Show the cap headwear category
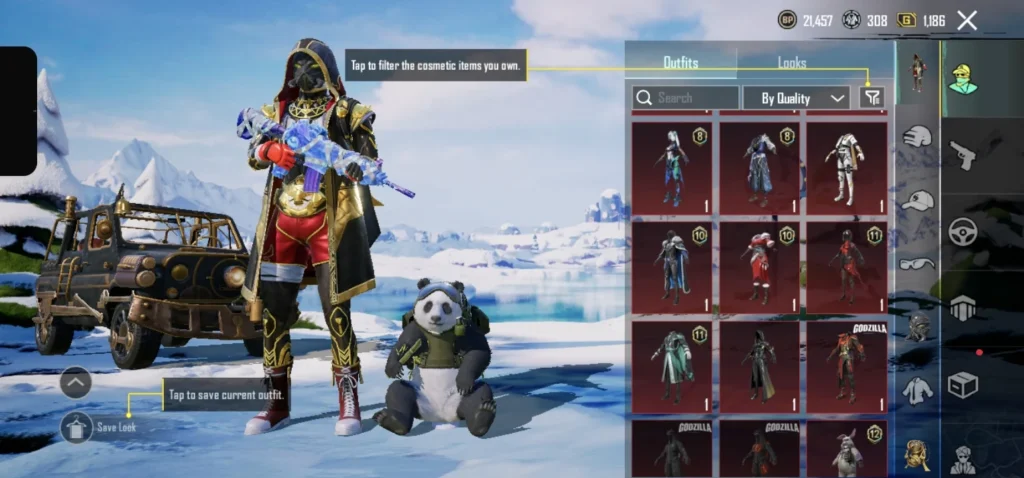This screenshot has height=478, width=1024. [x=917, y=200]
